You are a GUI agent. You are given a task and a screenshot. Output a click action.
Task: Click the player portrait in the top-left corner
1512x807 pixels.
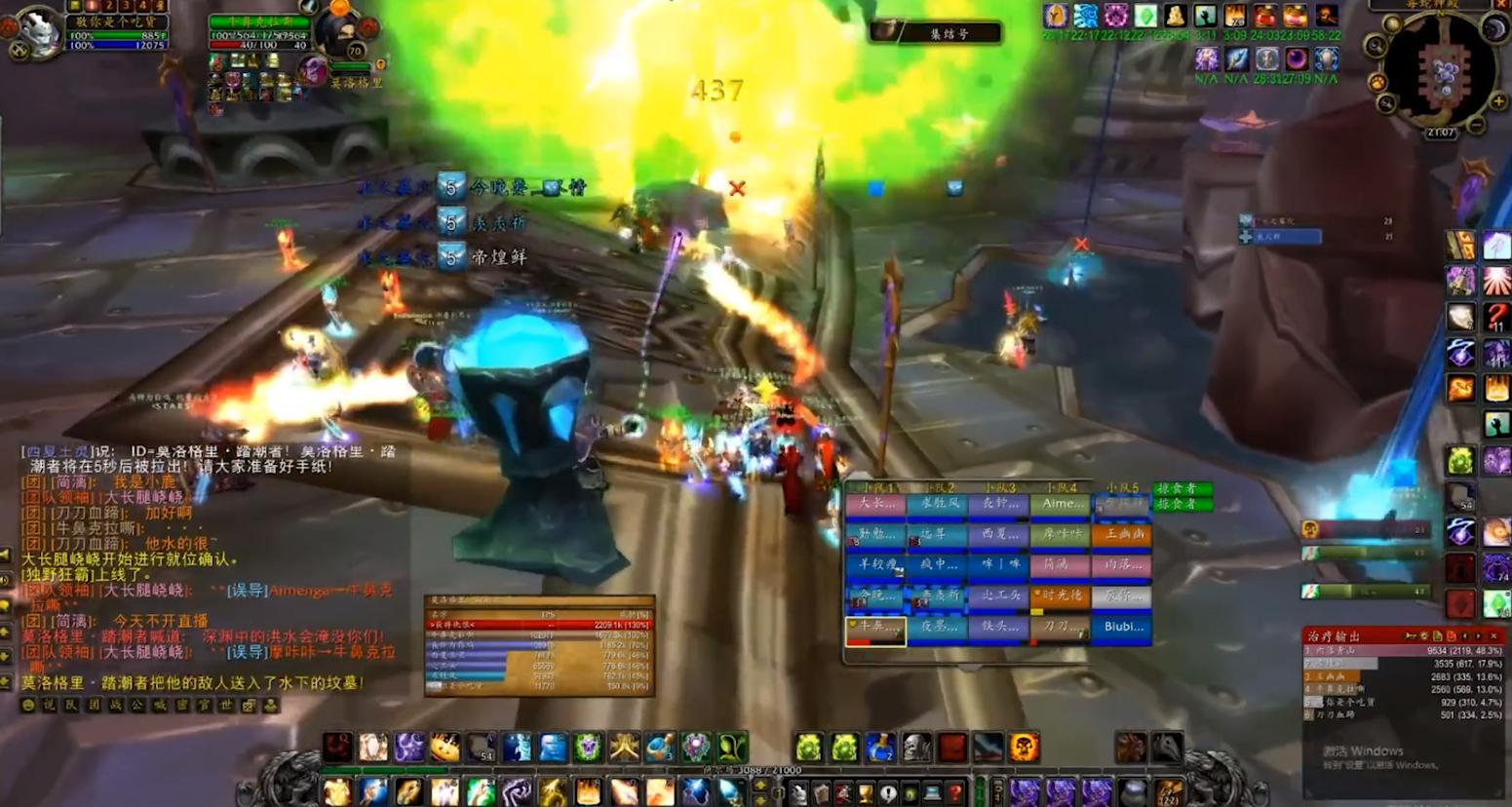pyautogui.click(x=39, y=32)
